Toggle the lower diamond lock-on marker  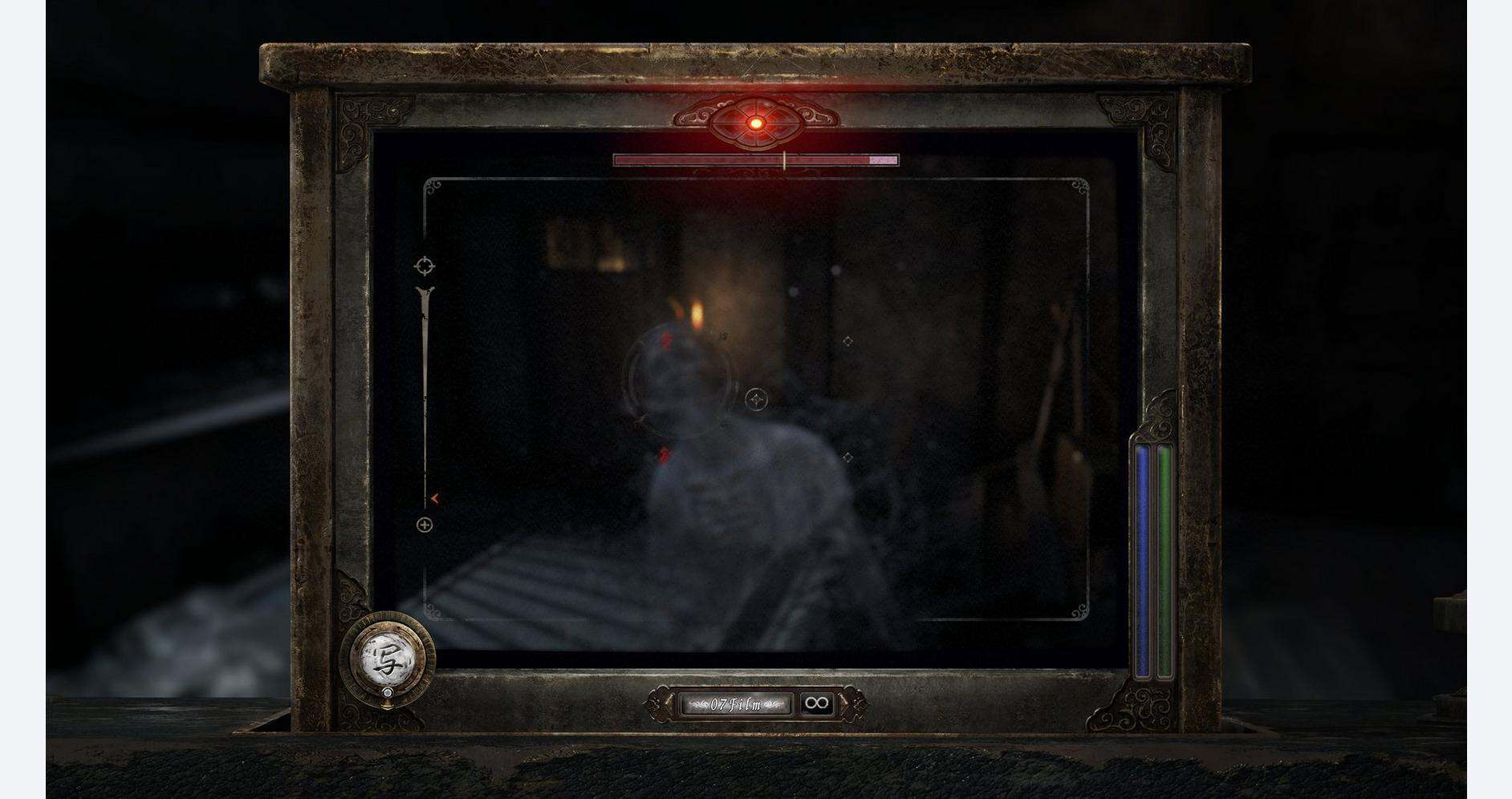(x=847, y=457)
